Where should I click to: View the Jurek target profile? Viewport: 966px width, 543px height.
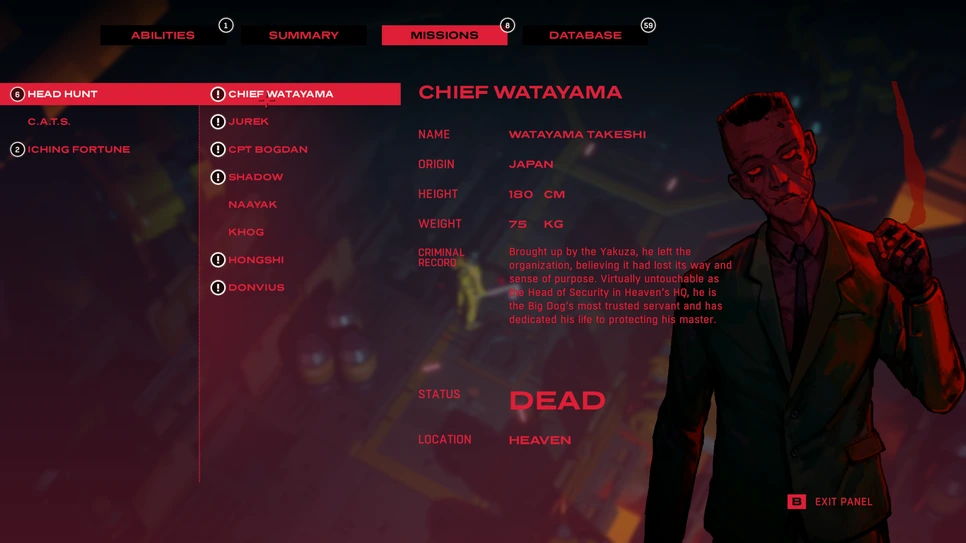tap(249, 122)
